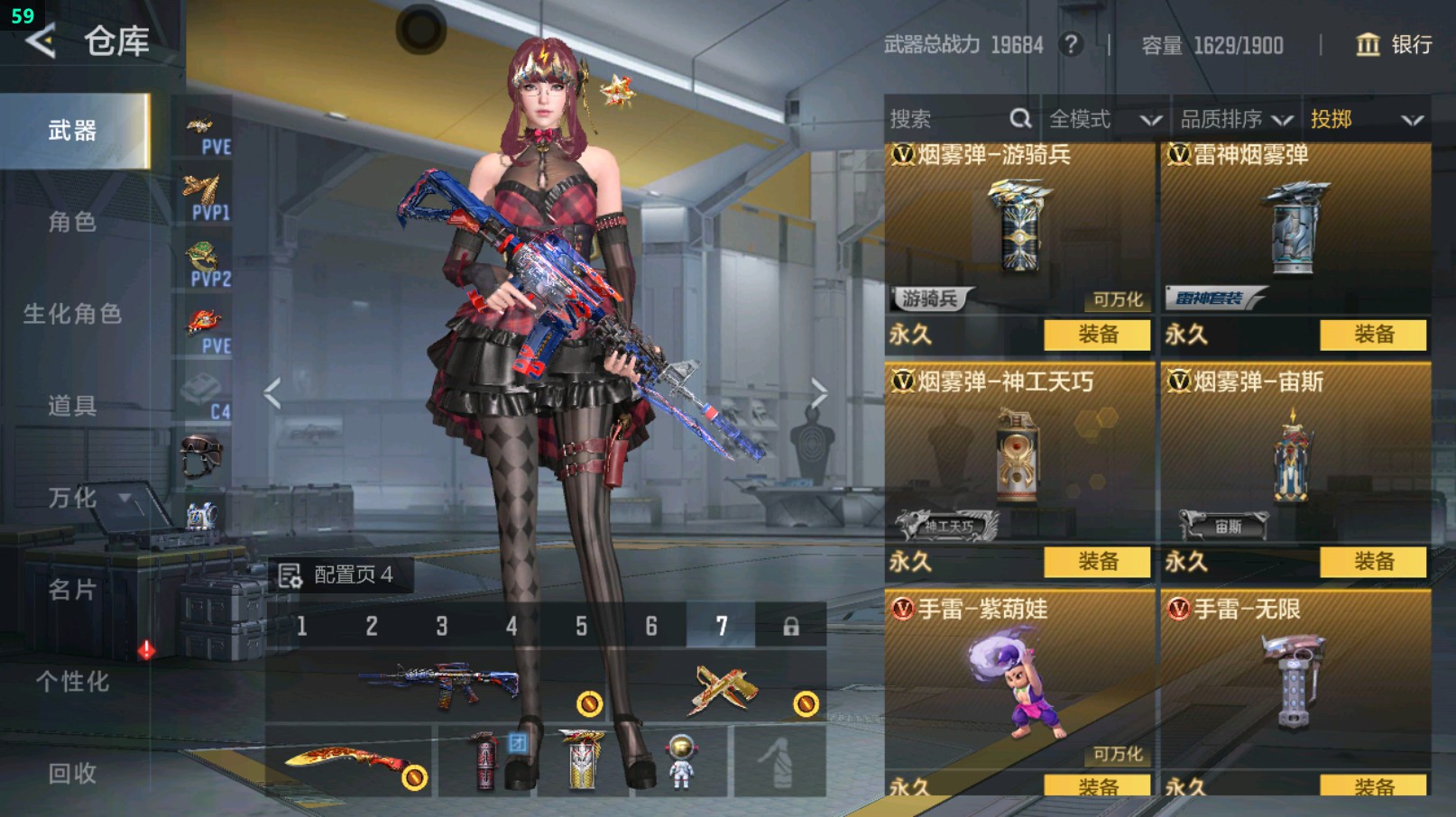Equip the 烟雾弹-神工天巧 grenade
This screenshot has width=1456, height=817.
pos(1097,562)
